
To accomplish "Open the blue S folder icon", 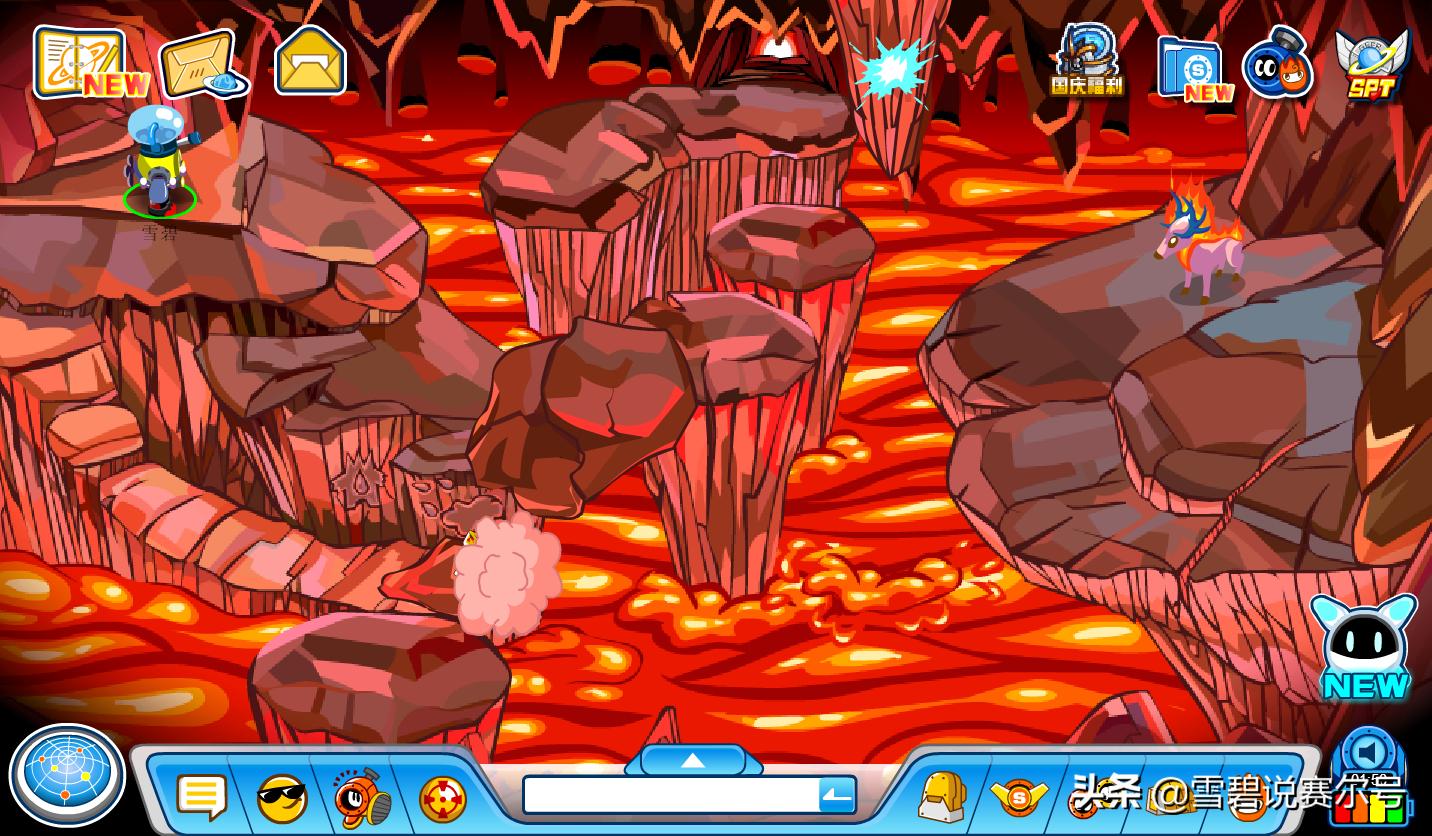I will pos(1192,68).
